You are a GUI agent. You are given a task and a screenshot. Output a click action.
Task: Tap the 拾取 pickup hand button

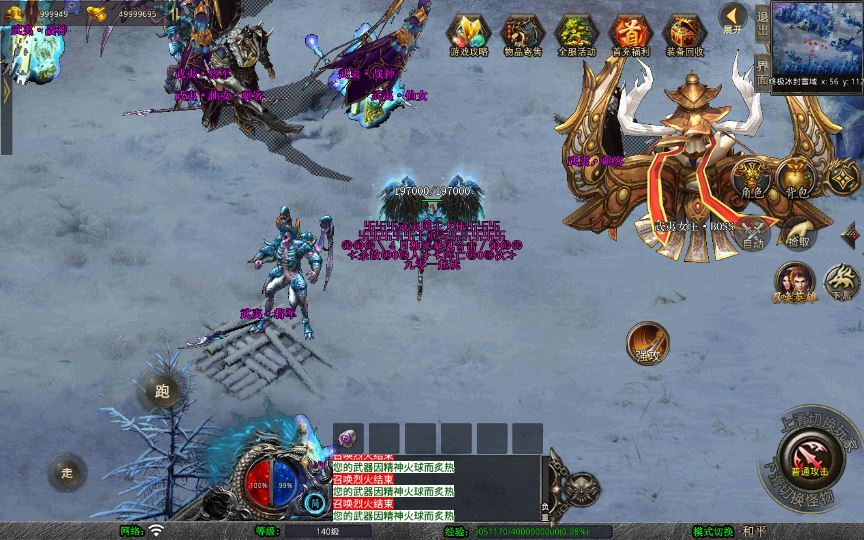tap(798, 234)
